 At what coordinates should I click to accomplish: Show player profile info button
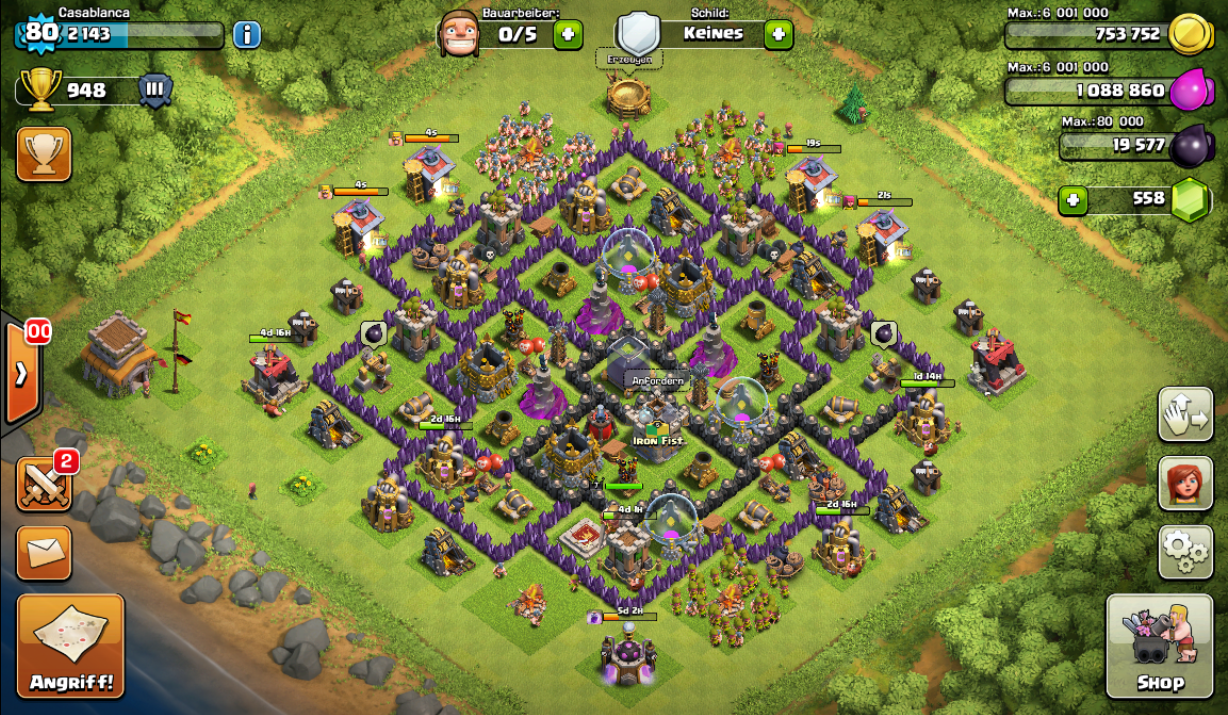247,34
